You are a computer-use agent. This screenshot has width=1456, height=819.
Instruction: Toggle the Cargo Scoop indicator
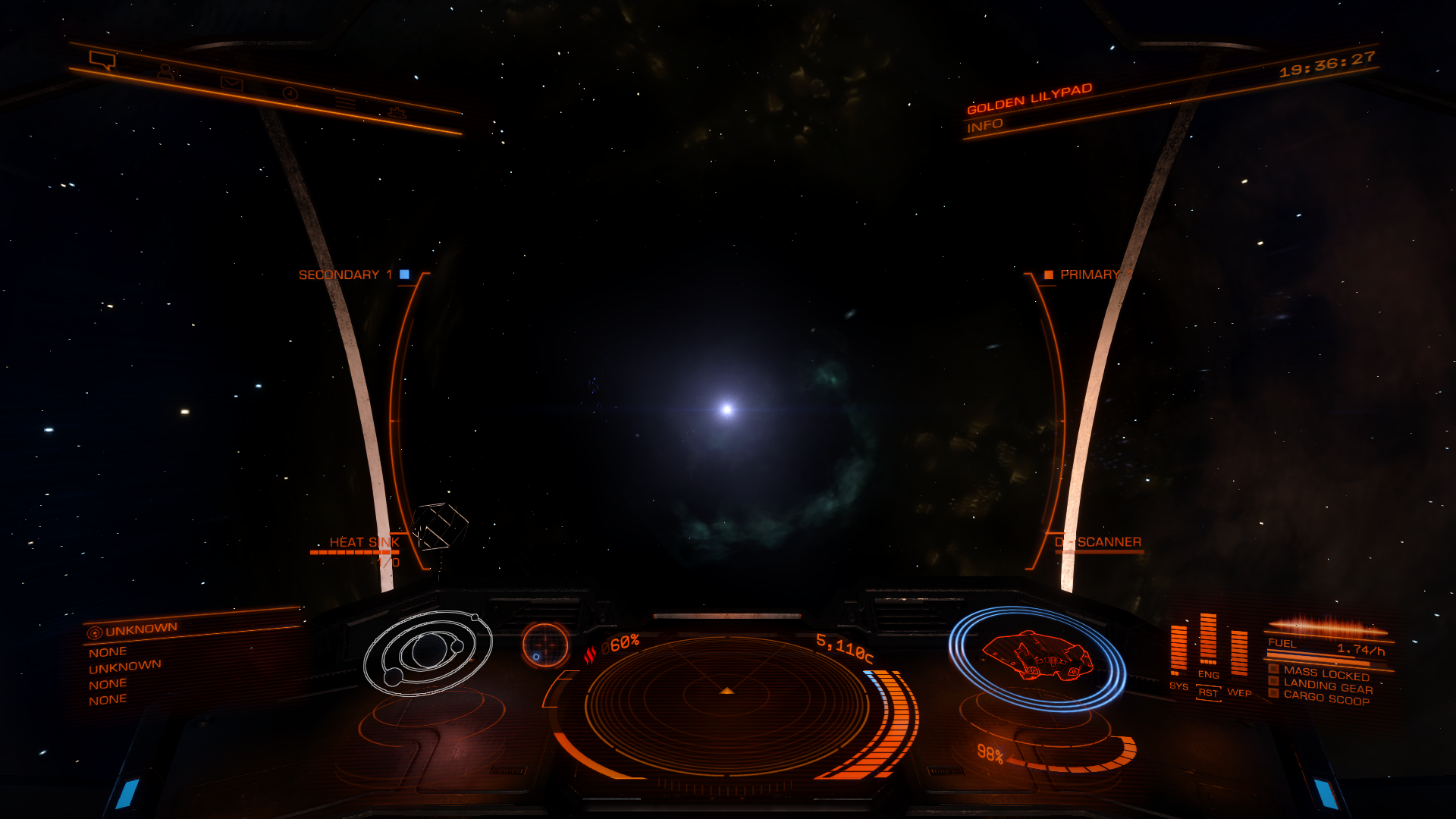[1326, 698]
